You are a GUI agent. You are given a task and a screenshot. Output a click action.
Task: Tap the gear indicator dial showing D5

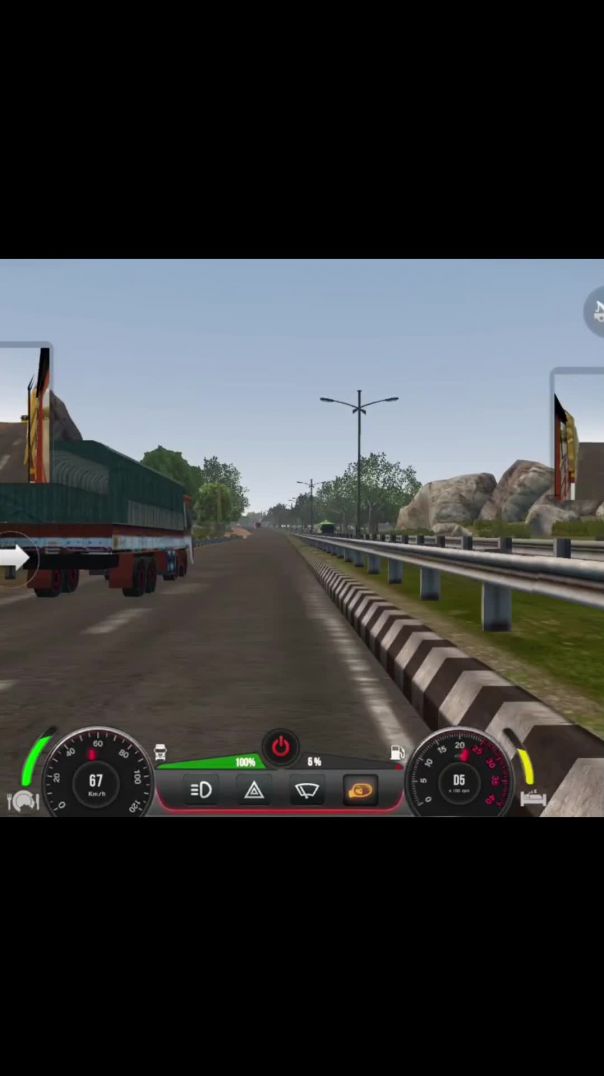[459, 780]
